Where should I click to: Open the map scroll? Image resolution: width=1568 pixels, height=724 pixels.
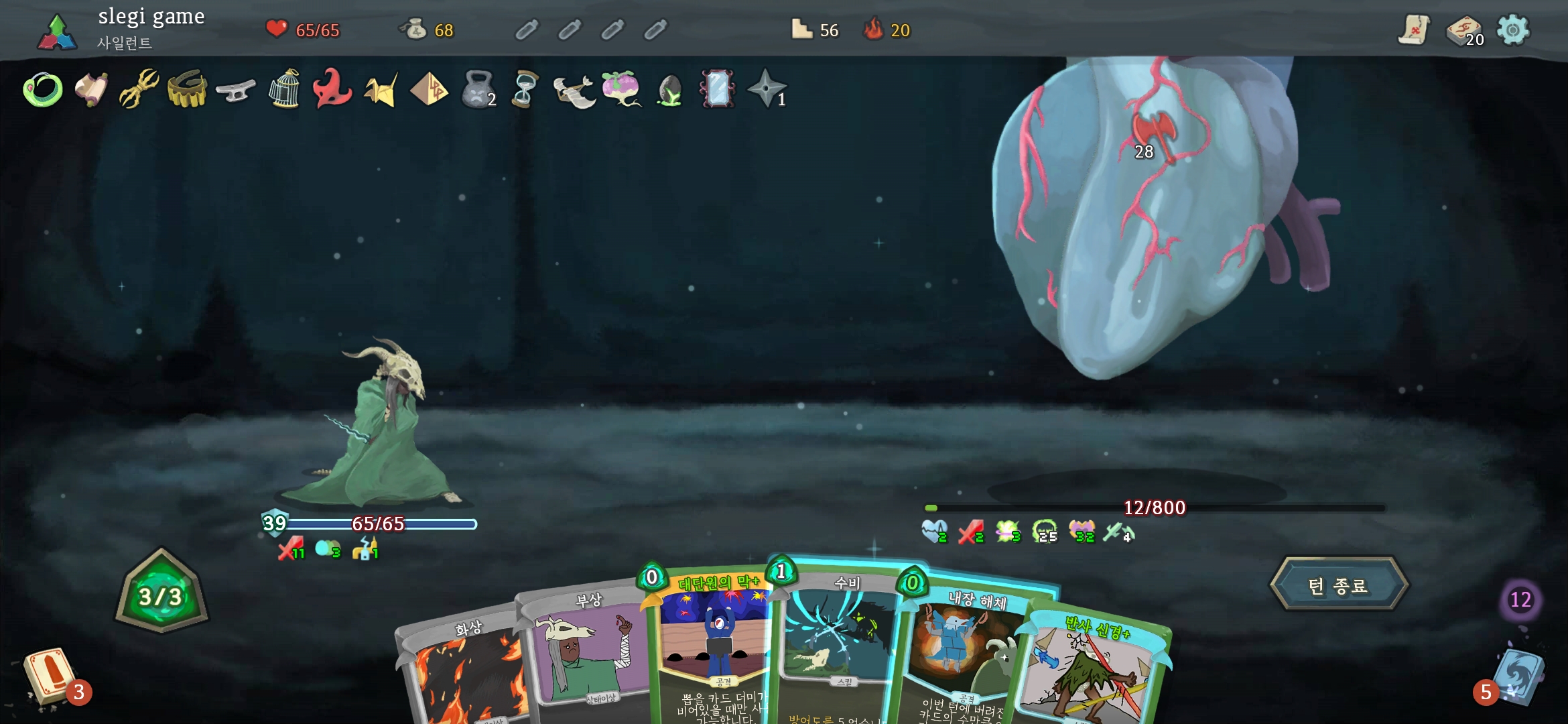(x=1414, y=29)
